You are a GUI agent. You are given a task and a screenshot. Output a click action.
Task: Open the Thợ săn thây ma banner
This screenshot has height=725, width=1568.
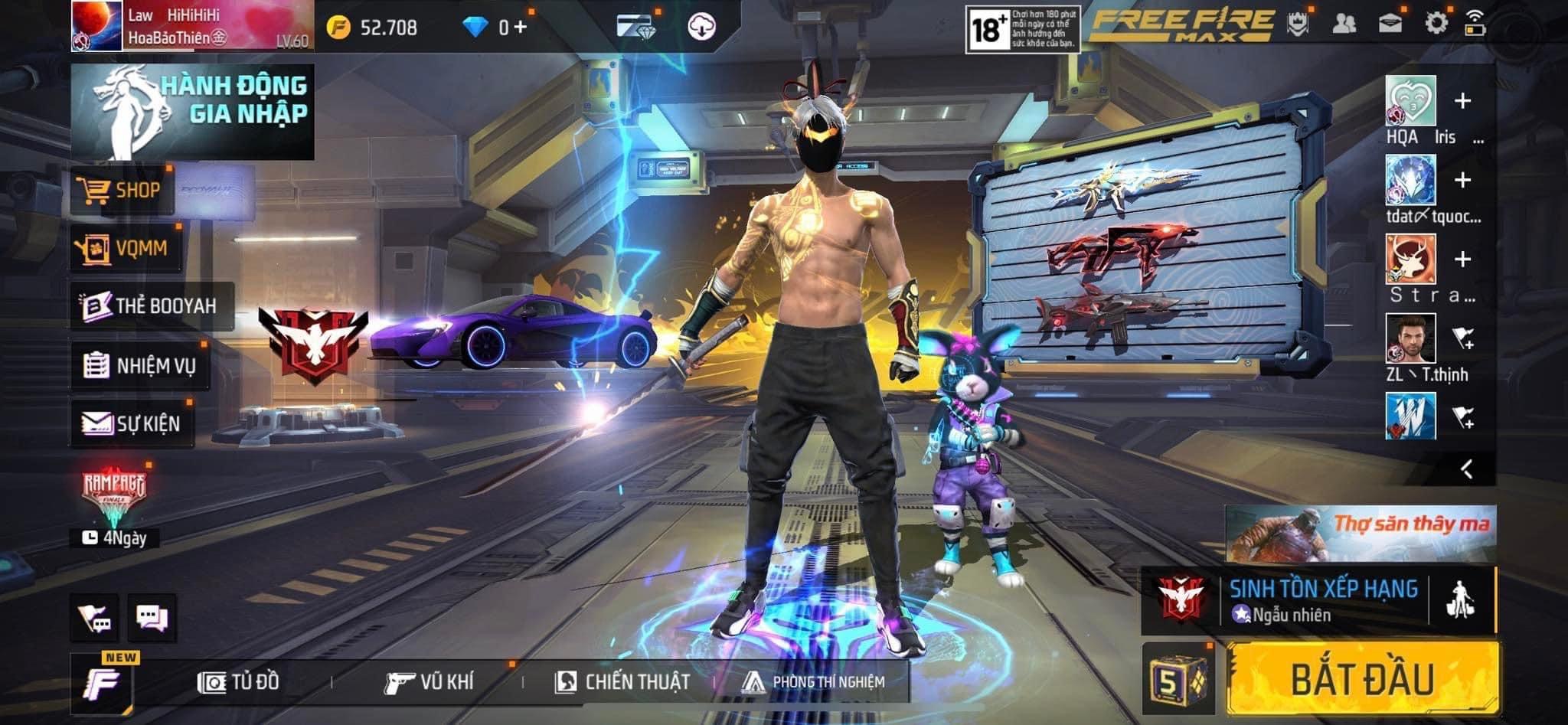tap(1361, 533)
